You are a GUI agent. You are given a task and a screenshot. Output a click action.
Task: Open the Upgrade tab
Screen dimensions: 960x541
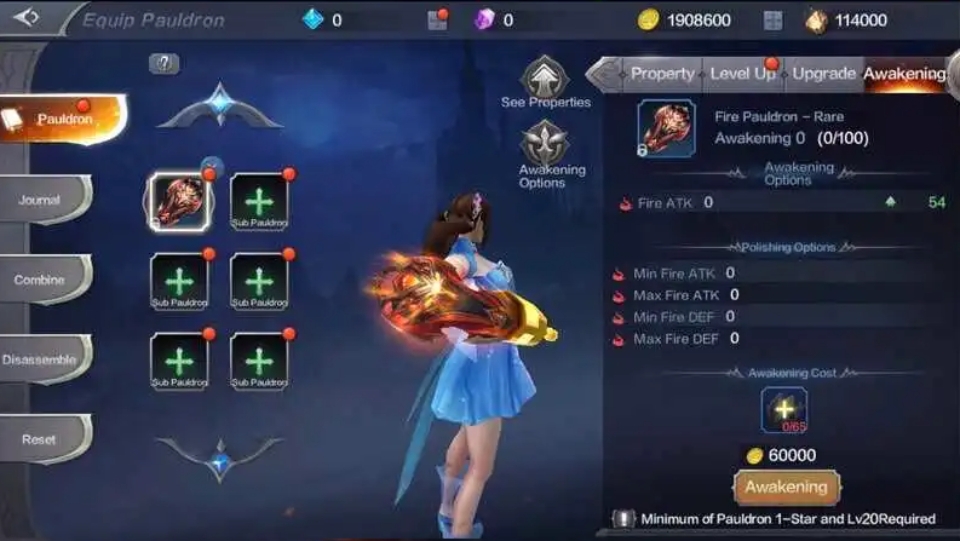tap(823, 74)
